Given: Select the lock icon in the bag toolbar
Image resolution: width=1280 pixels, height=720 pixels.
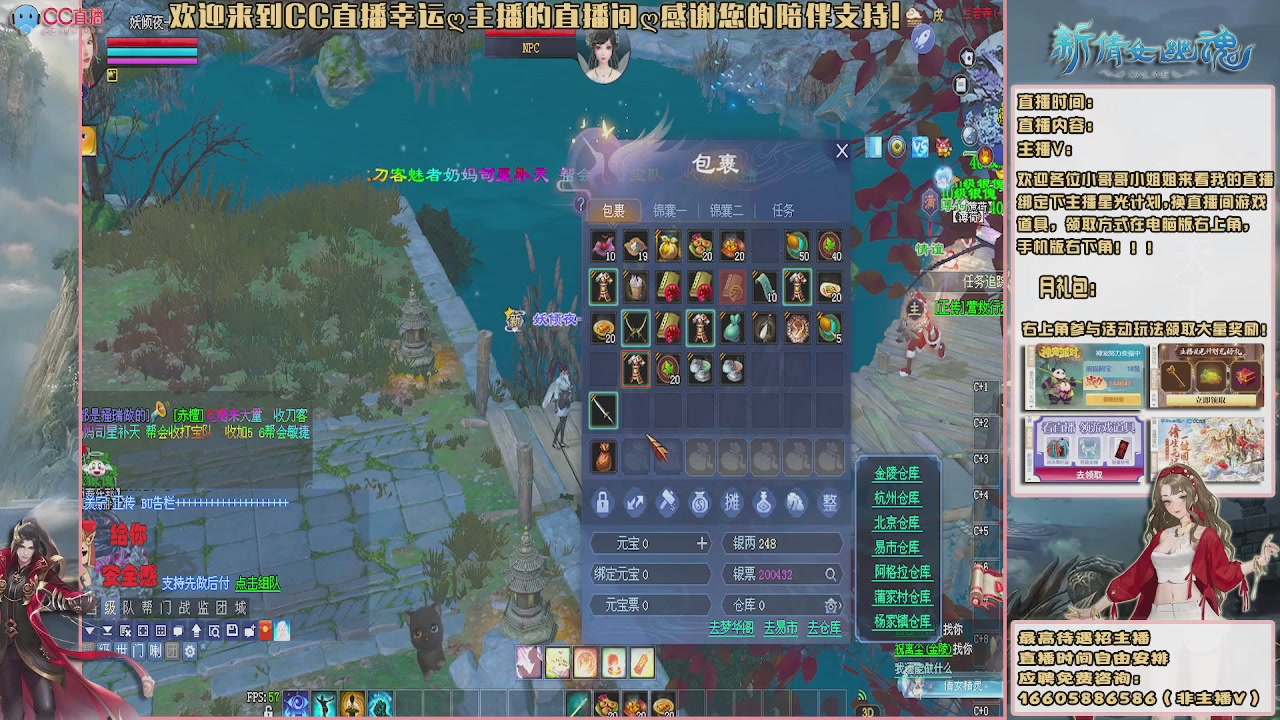Looking at the screenshot, I should [602, 501].
